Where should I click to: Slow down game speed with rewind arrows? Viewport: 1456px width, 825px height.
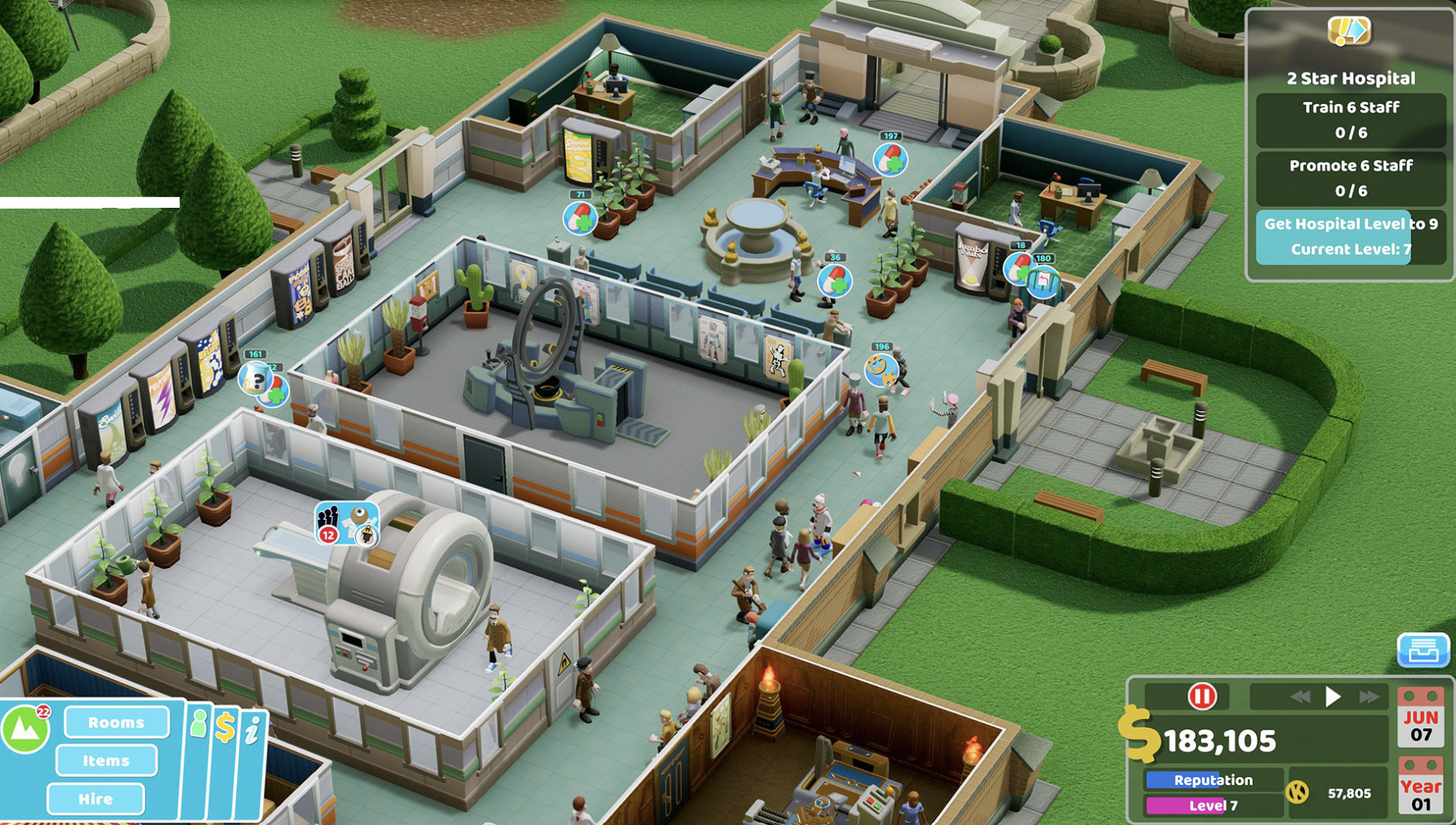tap(1301, 696)
